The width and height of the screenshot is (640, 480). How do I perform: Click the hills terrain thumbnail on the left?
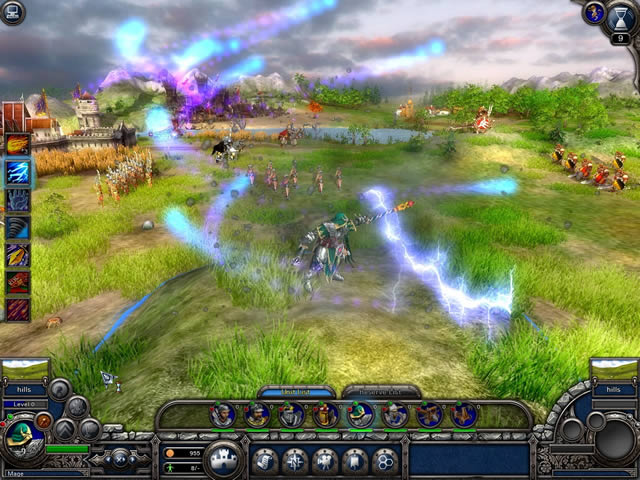click(26, 370)
